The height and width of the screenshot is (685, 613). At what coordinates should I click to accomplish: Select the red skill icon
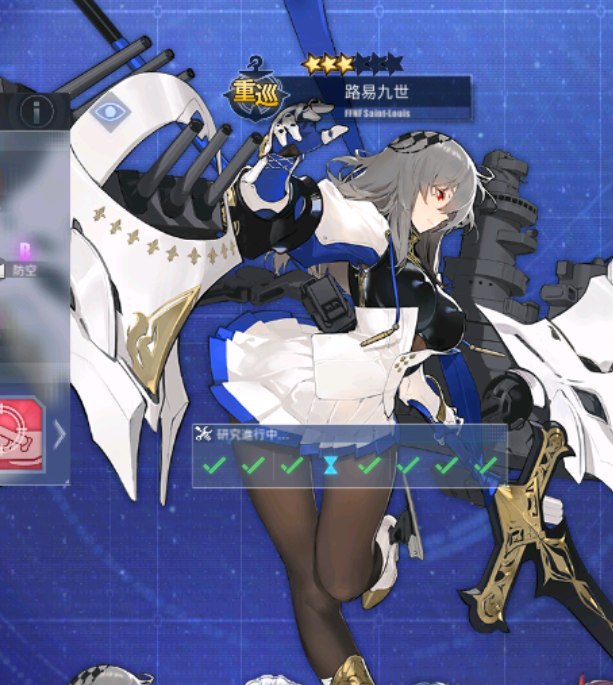(x=22, y=432)
